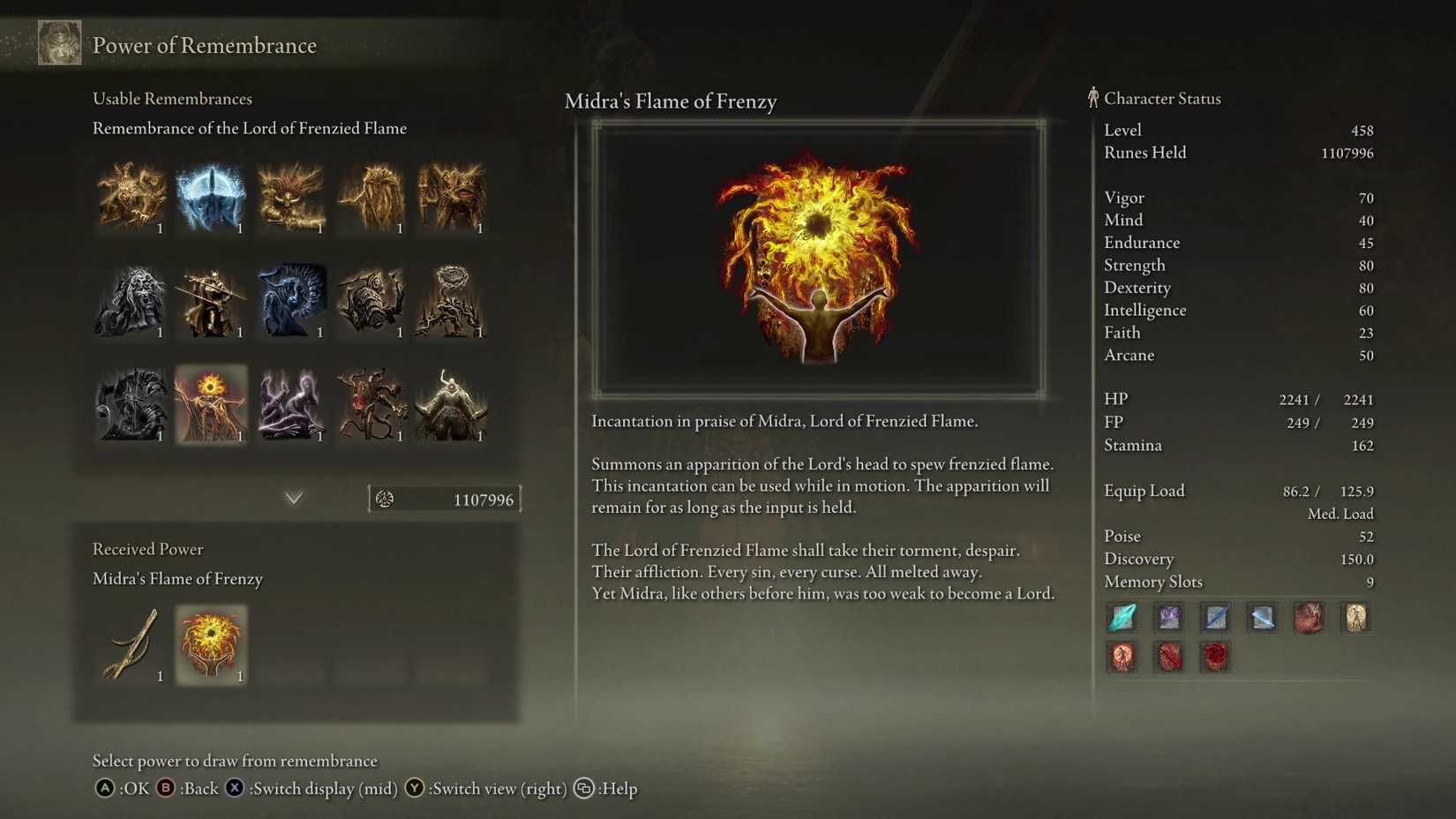Select the purple sorcery icon in memory slots
1456x819 pixels.
[1169, 618]
